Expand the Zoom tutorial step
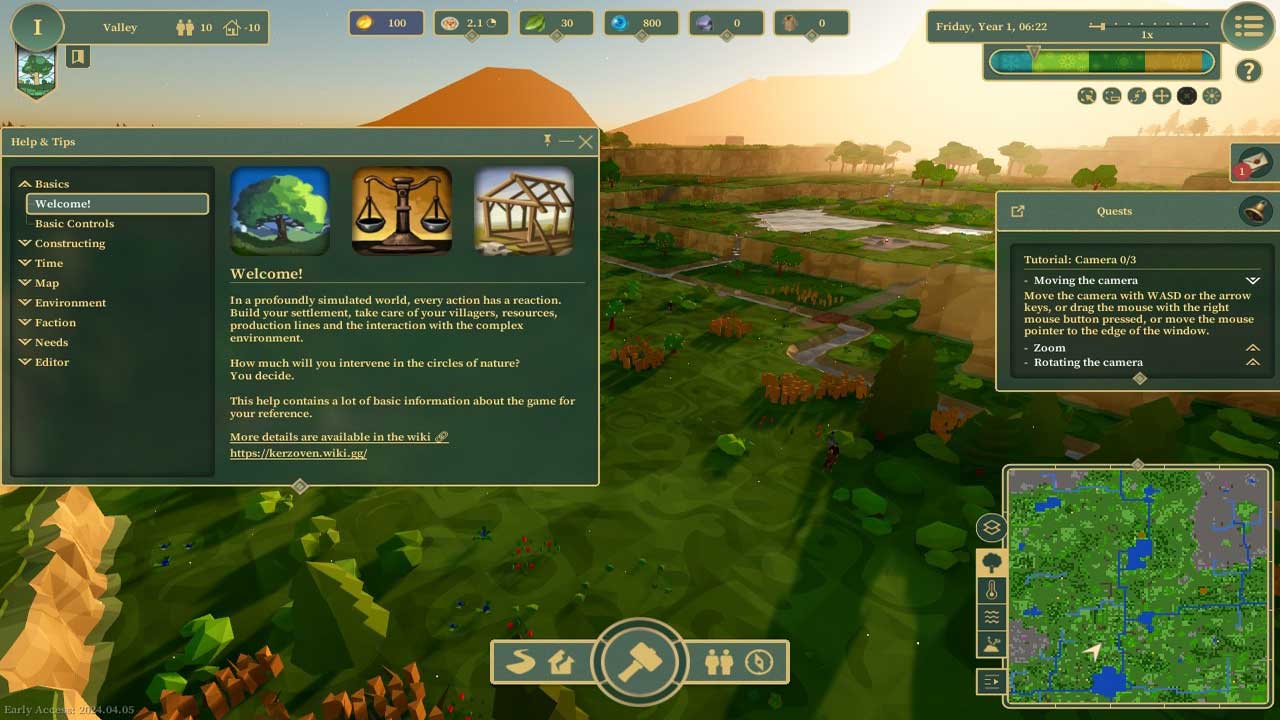The height and width of the screenshot is (720, 1280). click(1252, 347)
